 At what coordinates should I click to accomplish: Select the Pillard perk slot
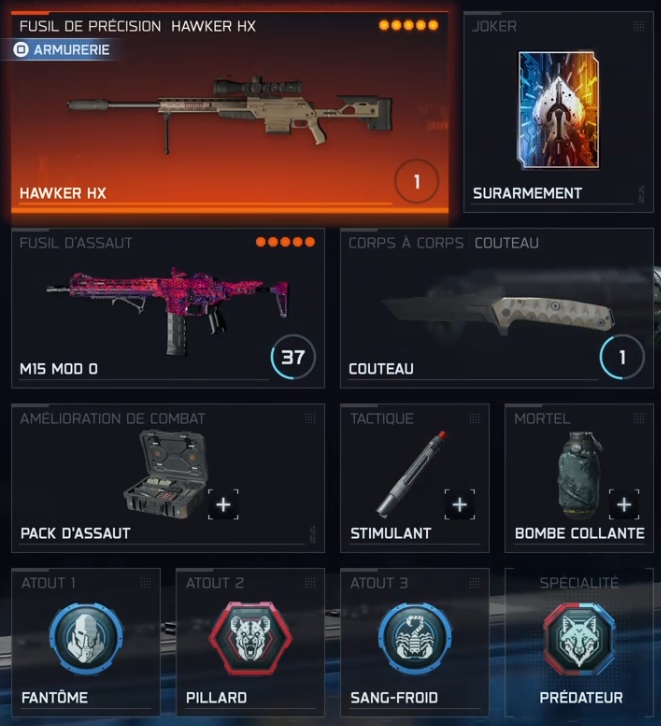[250, 640]
